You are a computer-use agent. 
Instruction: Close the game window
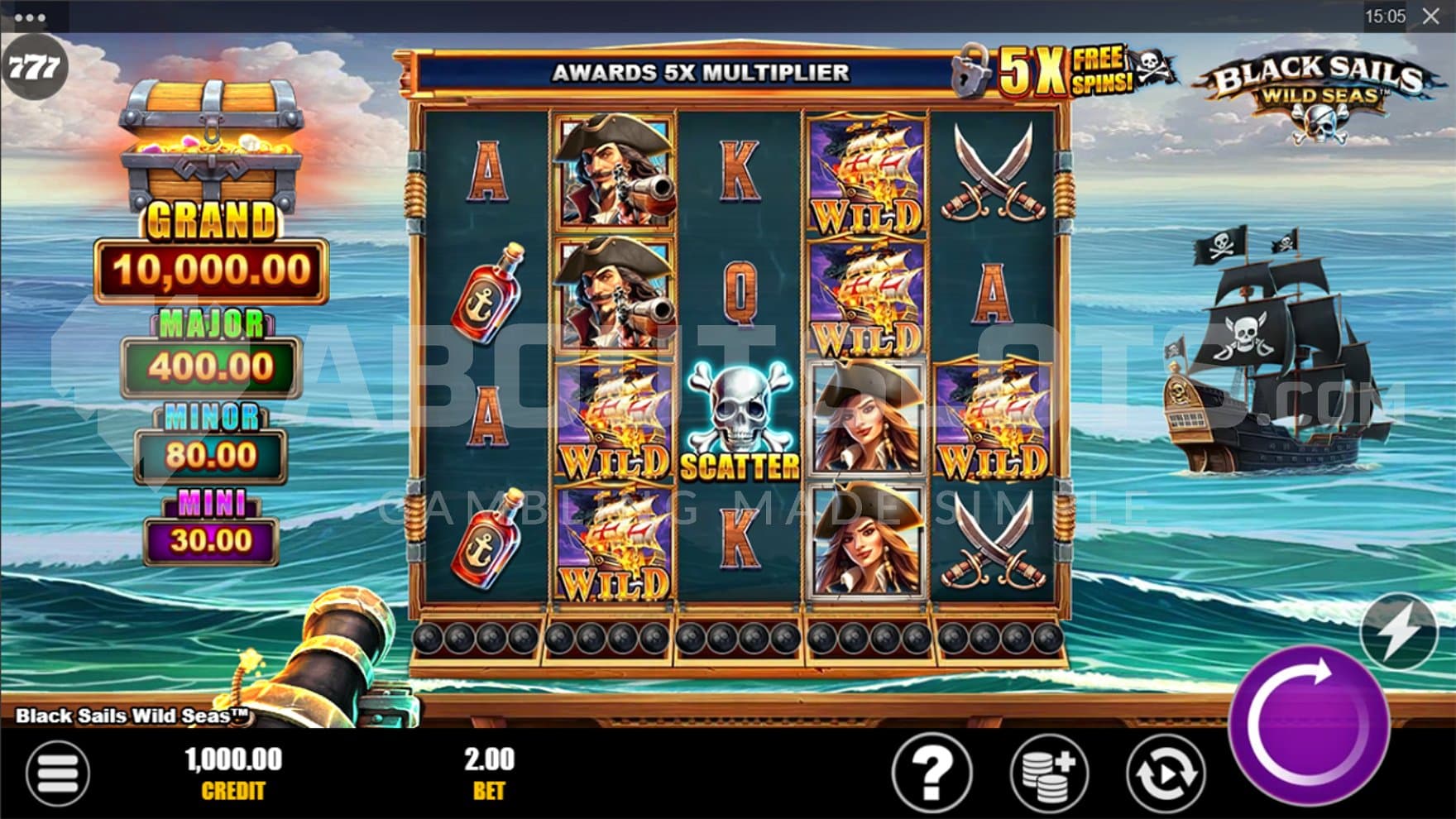(1431, 17)
